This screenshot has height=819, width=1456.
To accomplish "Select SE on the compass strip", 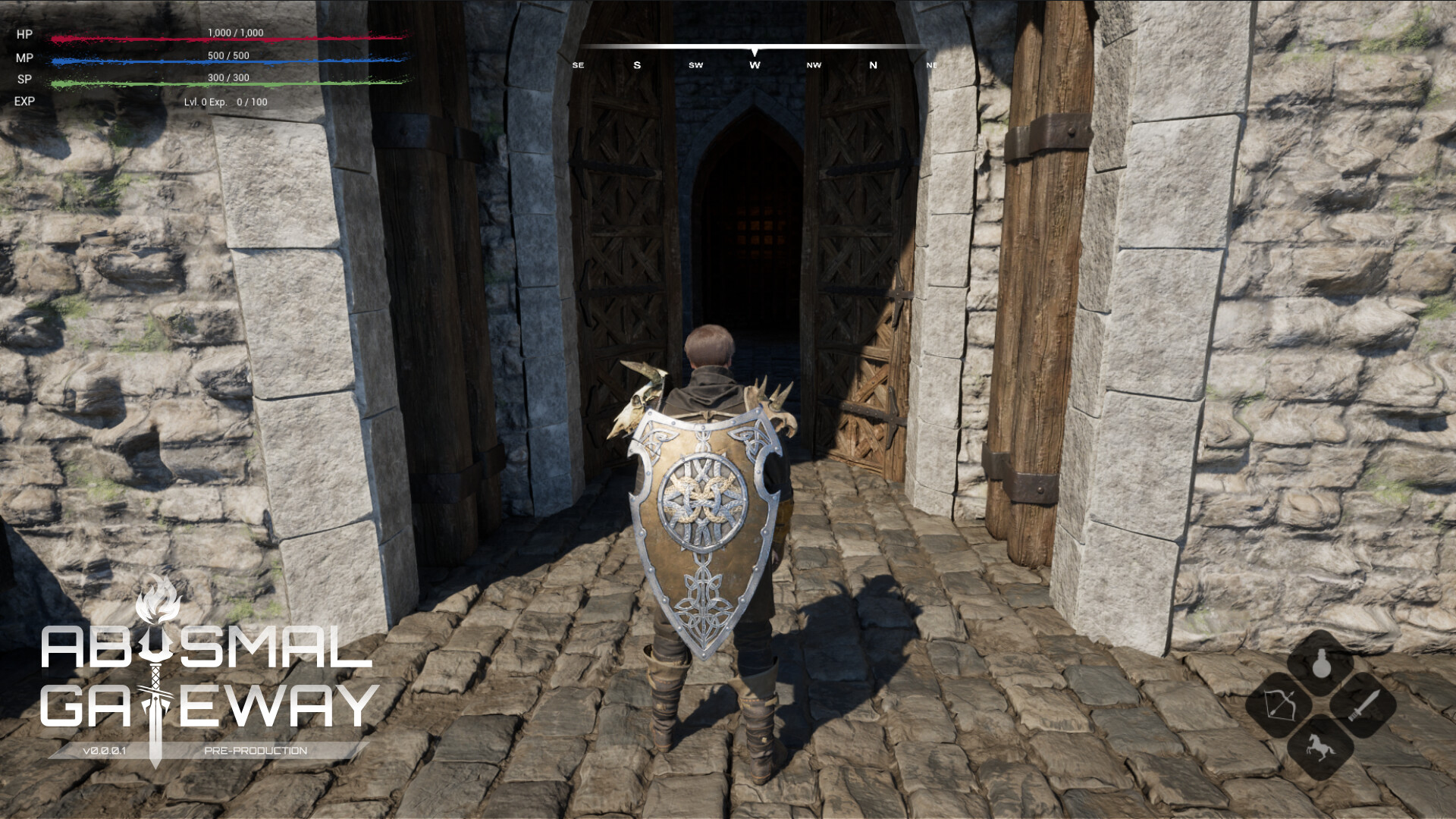I will [x=580, y=65].
